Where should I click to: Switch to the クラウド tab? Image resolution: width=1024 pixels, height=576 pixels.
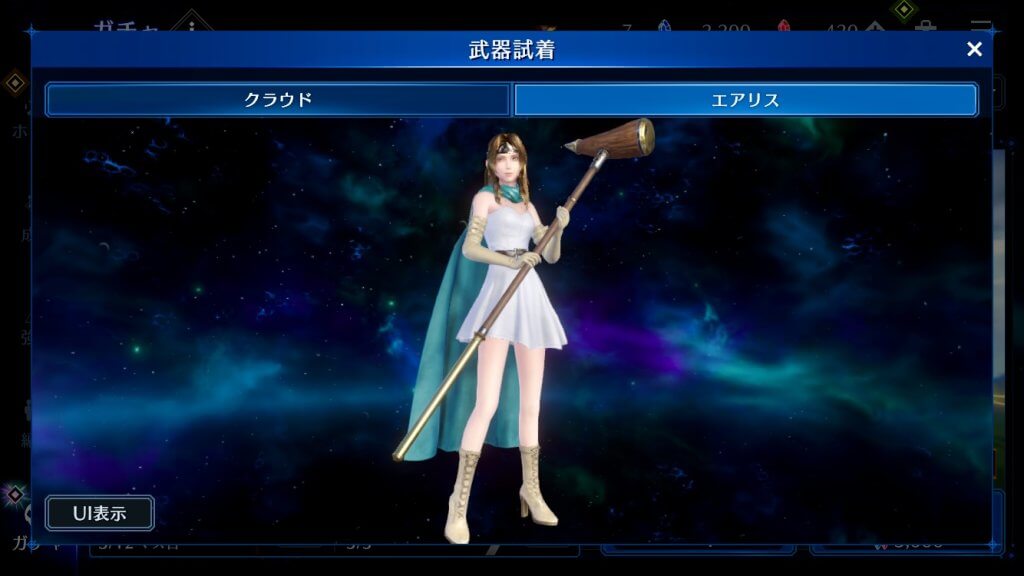[278, 100]
